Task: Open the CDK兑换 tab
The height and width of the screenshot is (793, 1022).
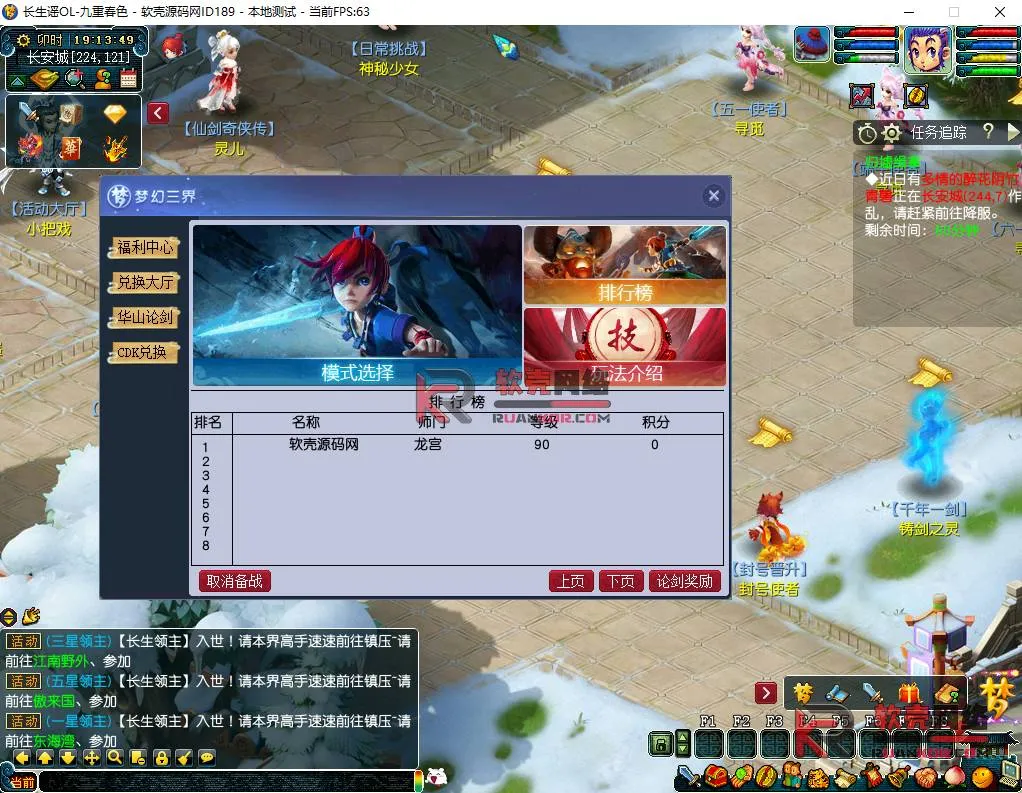Action: click(145, 353)
